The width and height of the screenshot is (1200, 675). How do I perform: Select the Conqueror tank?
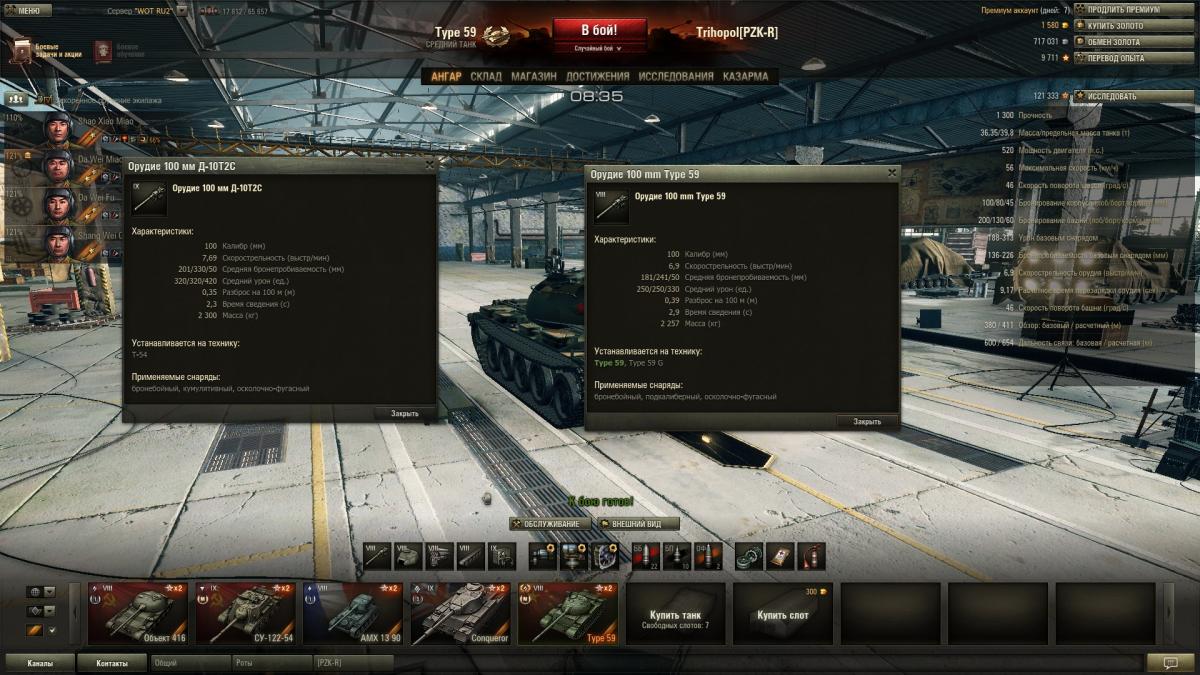coord(459,613)
